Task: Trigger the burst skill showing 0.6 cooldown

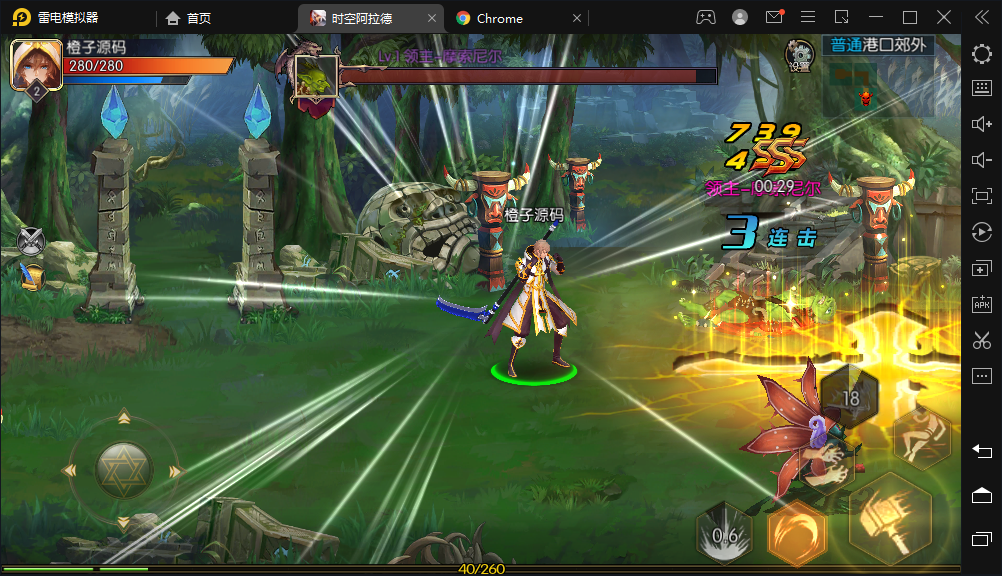Action: coord(724,535)
